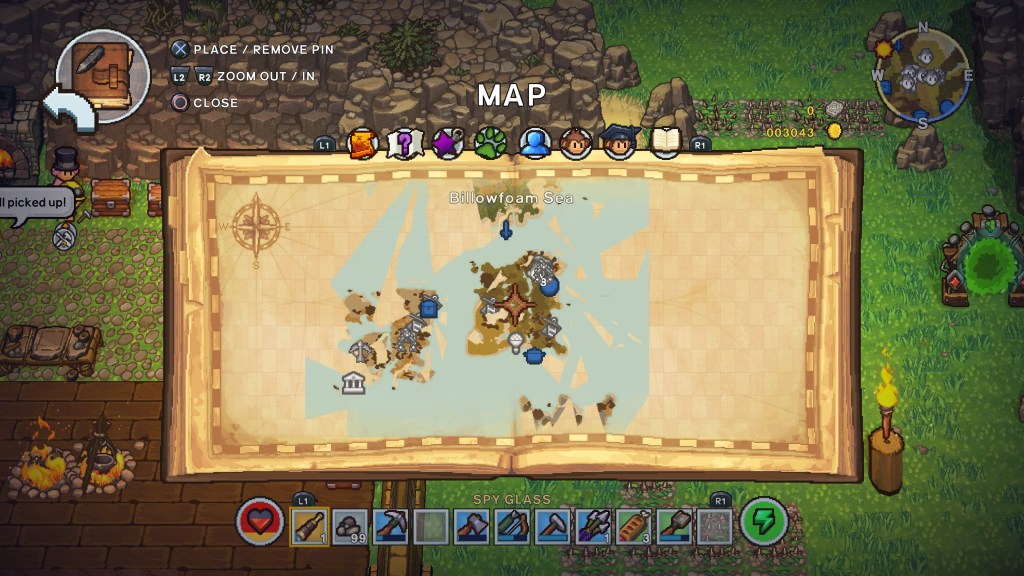Select the graduation cap character tab
This screenshot has height=576, width=1024.
(x=620, y=144)
